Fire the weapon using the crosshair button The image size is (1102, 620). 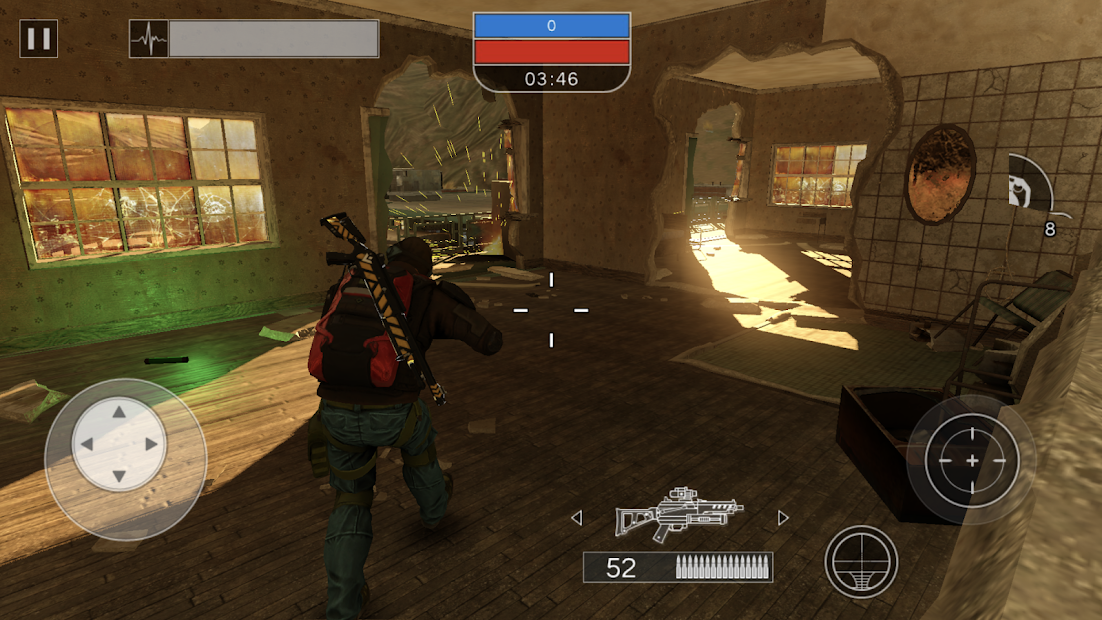click(971, 460)
